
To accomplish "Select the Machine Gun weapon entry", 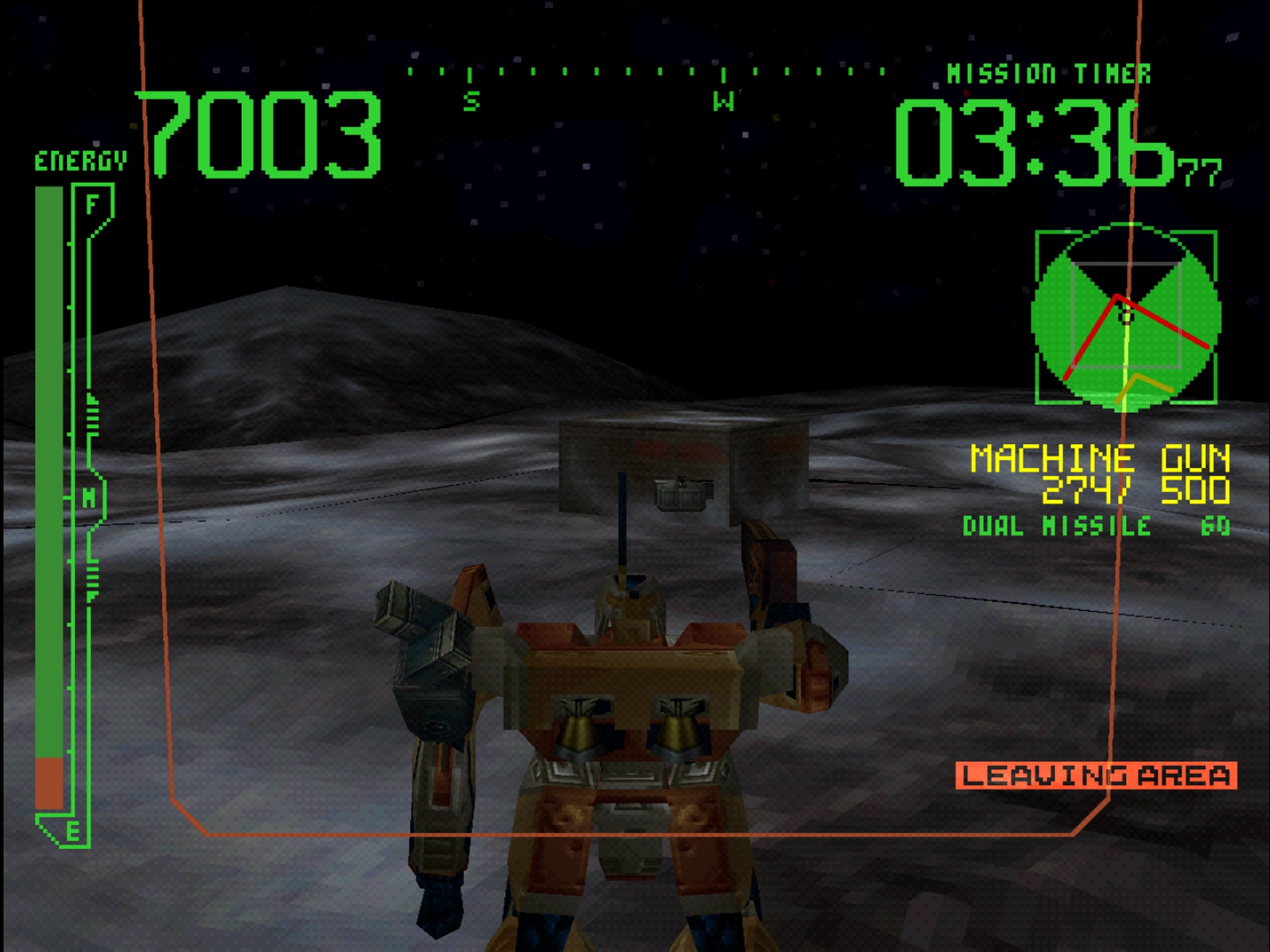I will pyautogui.click(x=1099, y=459).
